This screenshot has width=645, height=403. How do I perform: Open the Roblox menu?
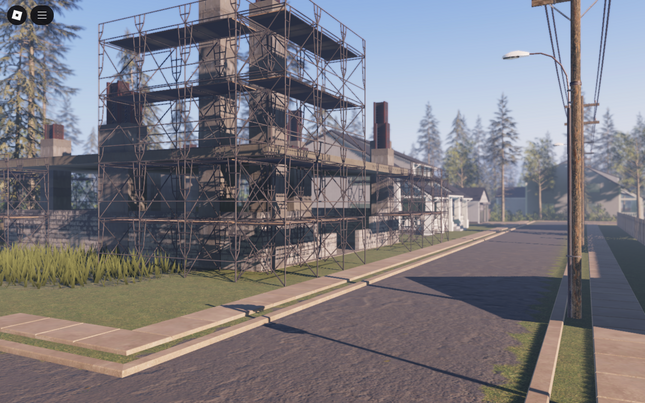(17, 15)
